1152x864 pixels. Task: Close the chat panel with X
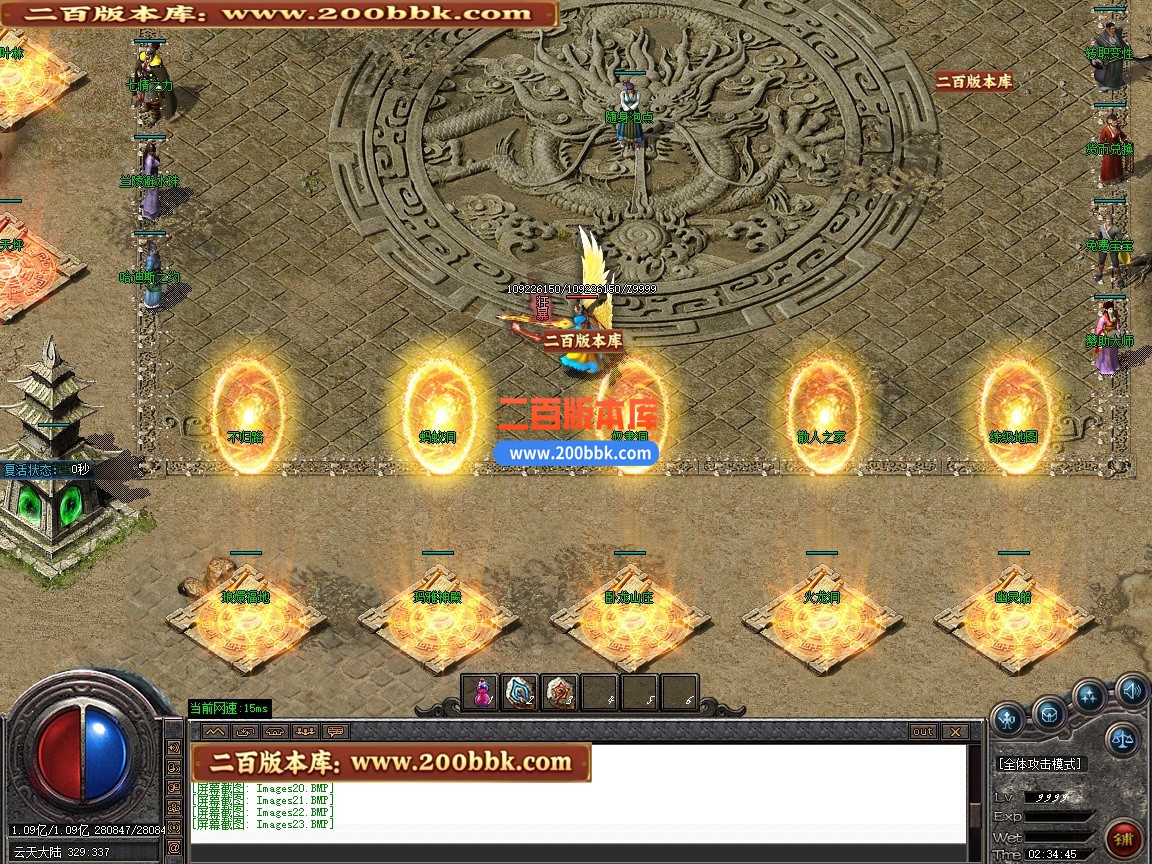954,732
